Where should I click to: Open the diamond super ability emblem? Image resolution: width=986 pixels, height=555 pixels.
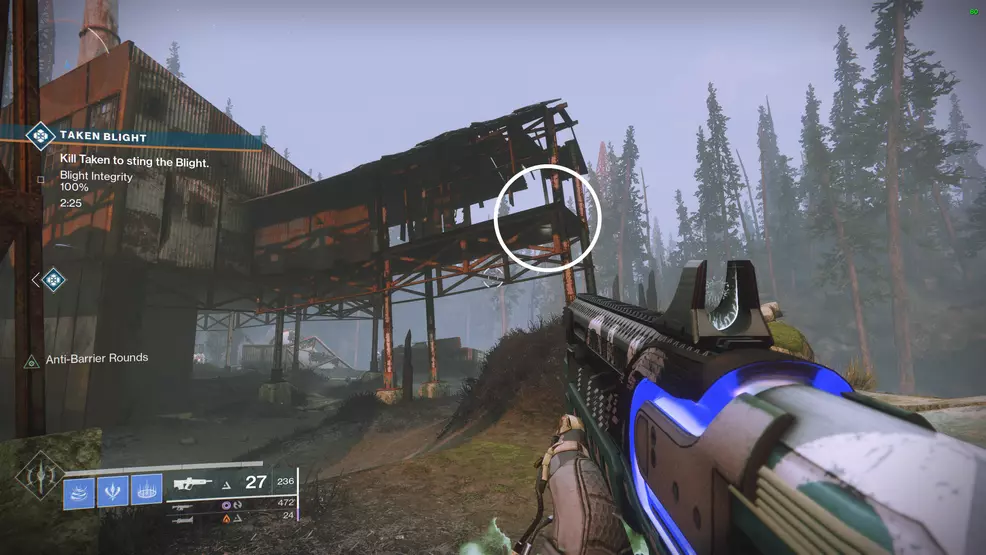[x=40, y=477]
